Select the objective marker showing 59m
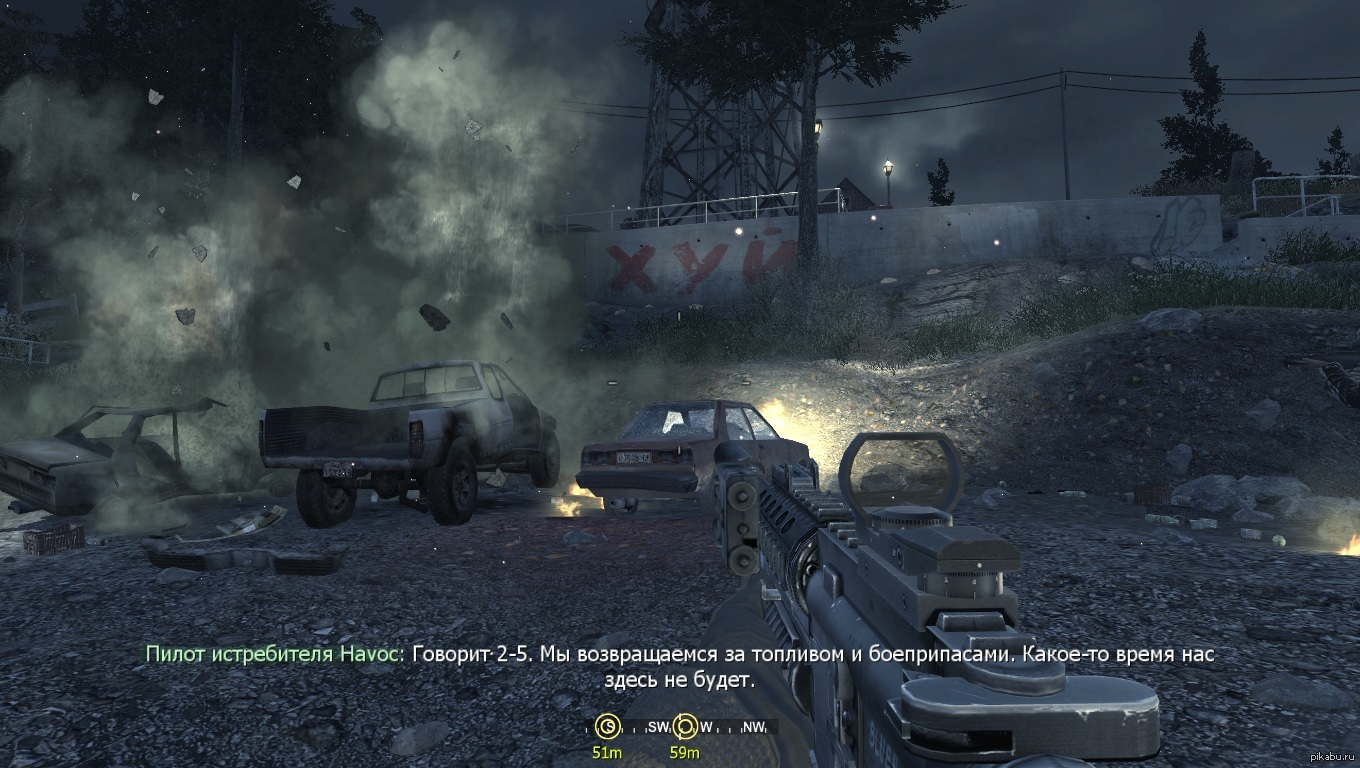Image resolution: width=1360 pixels, height=768 pixels. click(x=685, y=727)
